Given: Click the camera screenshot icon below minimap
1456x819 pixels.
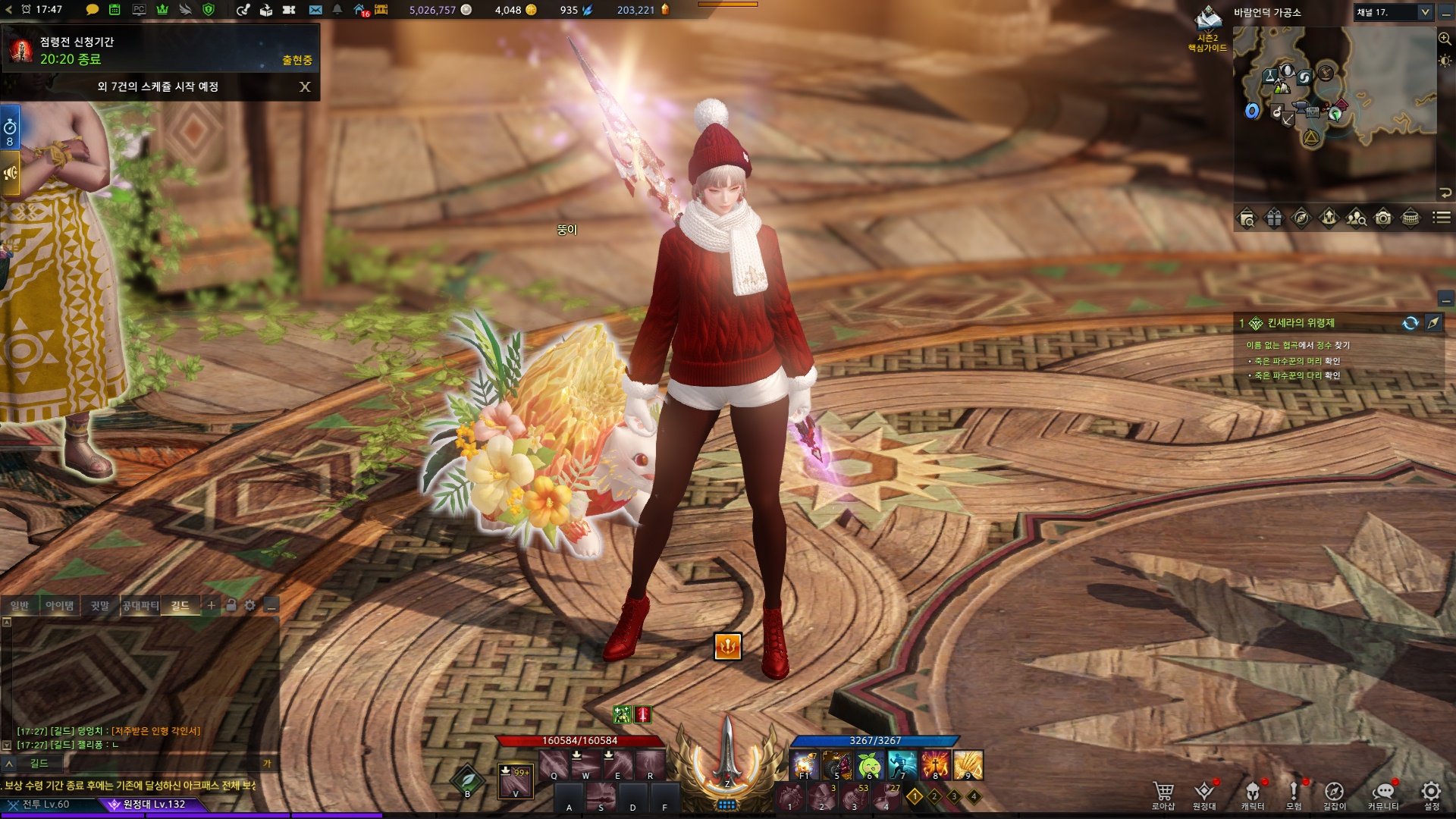Looking at the screenshot, I should pyautogui.click(x=1383, y=218).
